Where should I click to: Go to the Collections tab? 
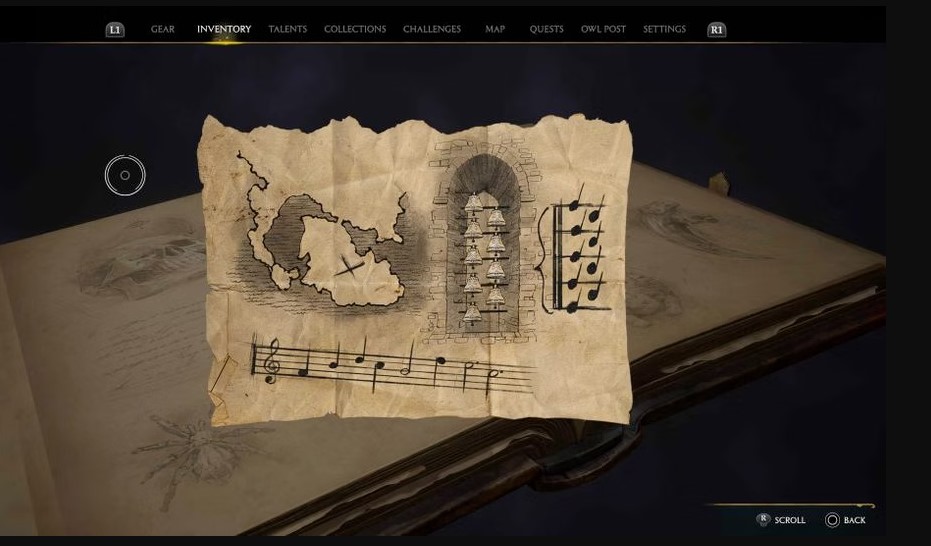[x=355, y=29]
